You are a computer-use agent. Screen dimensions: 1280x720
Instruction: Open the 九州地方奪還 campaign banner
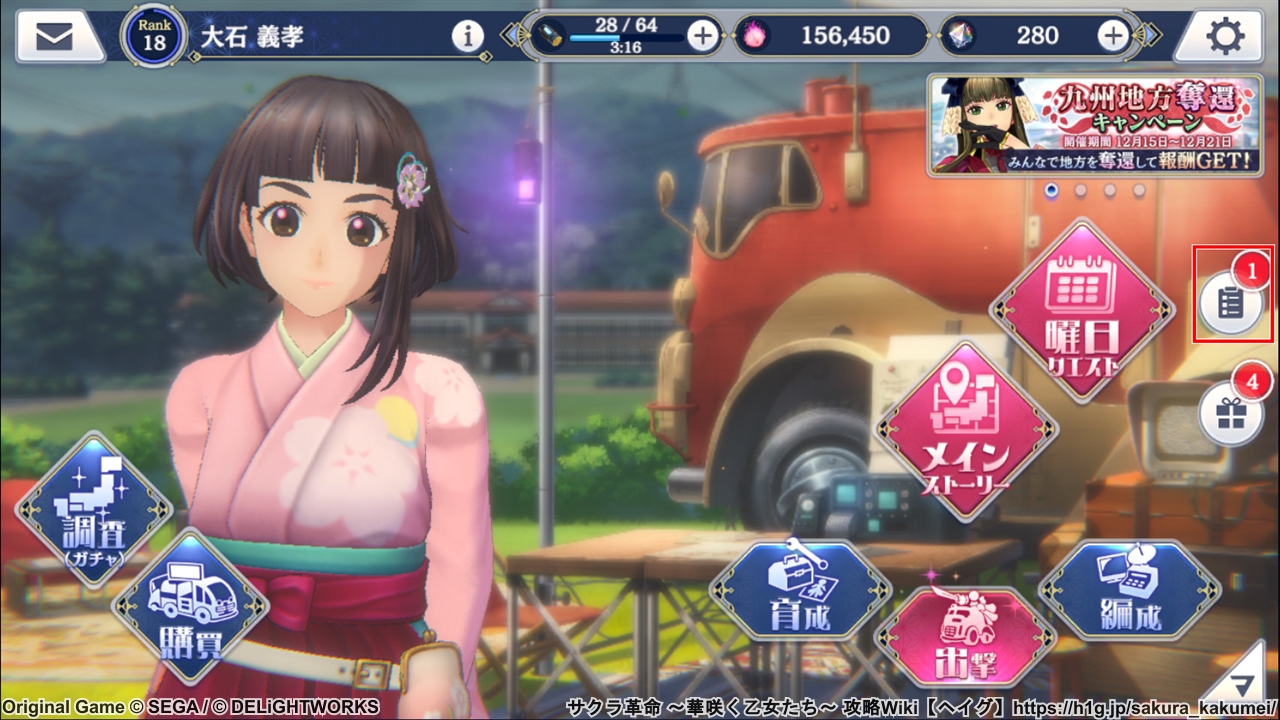1094,125
